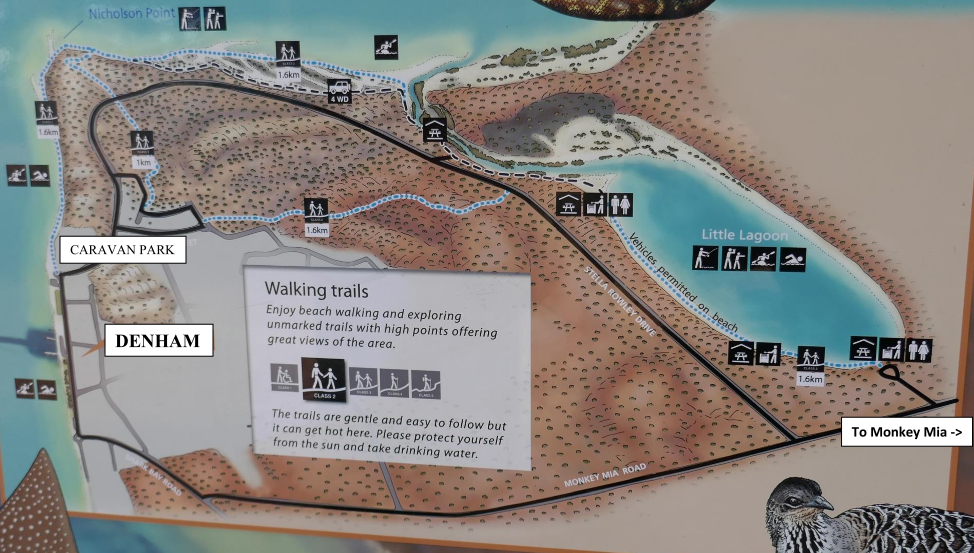
Task: Click the 1km walking trail marker
Action: pyautogui.click(x=142, y=148)
